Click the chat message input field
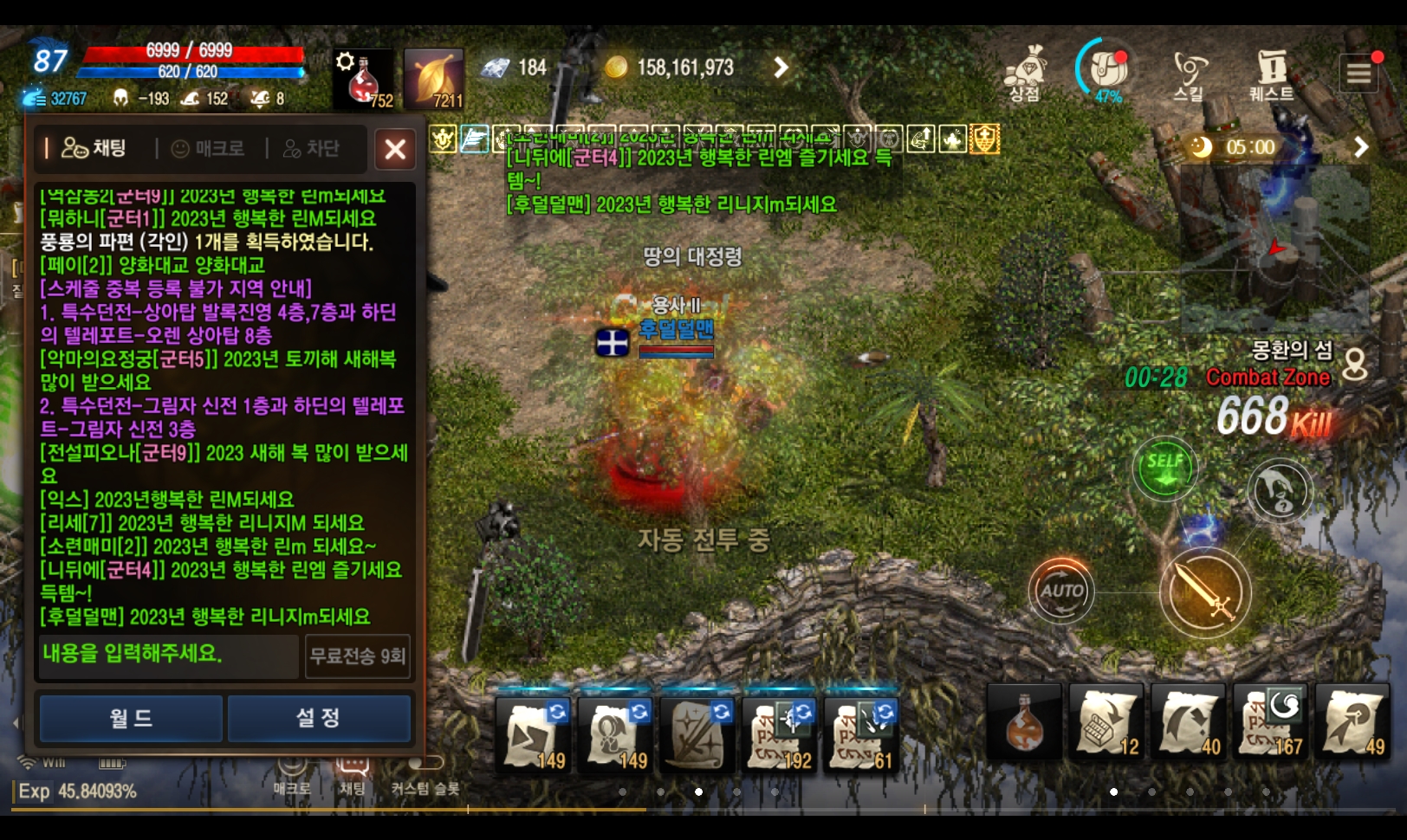This screenshot has width=1407, height=840. (x=169, y=655)
